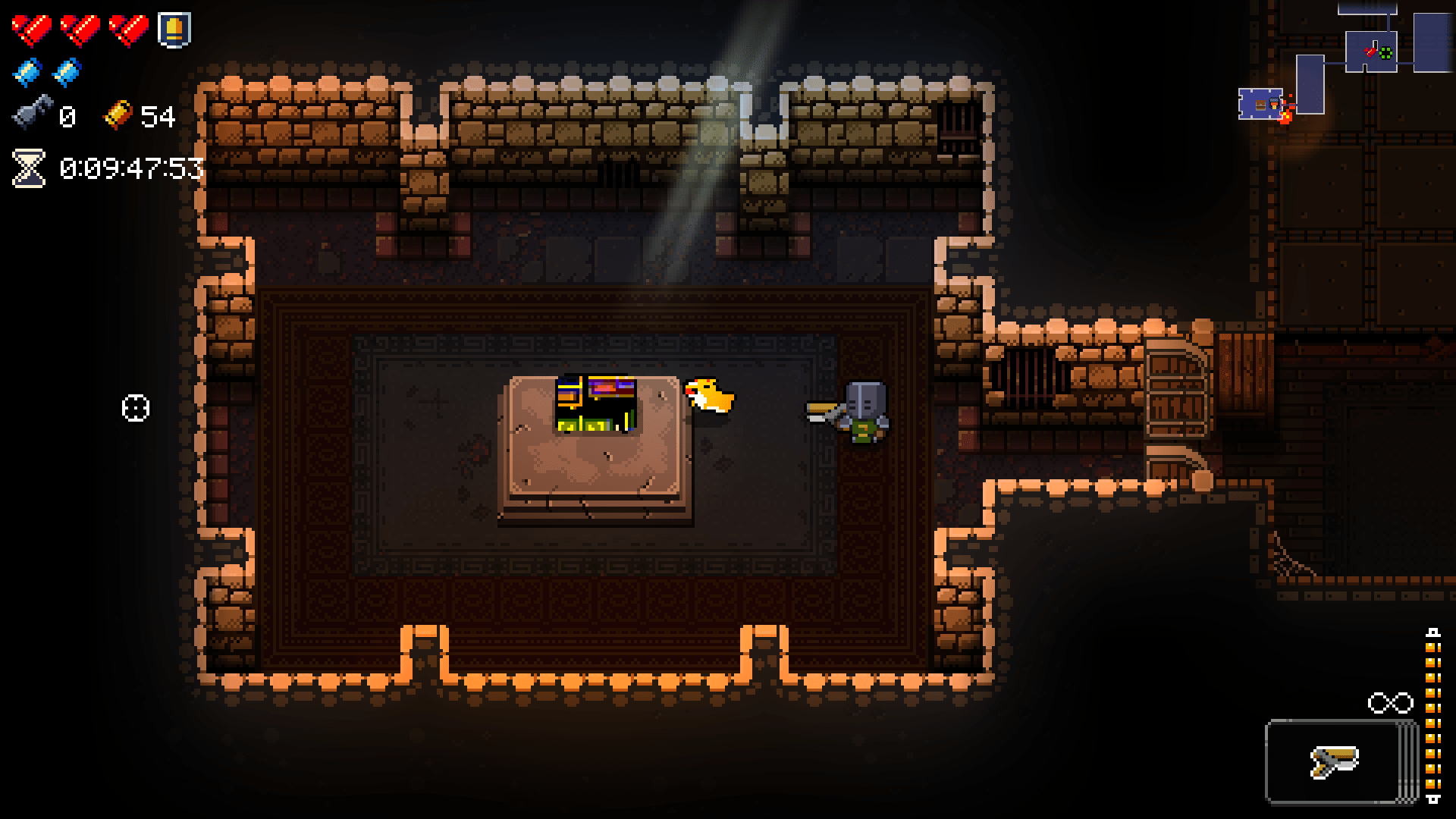Open the chest on the stone pedestal

(x=595, y=404)
